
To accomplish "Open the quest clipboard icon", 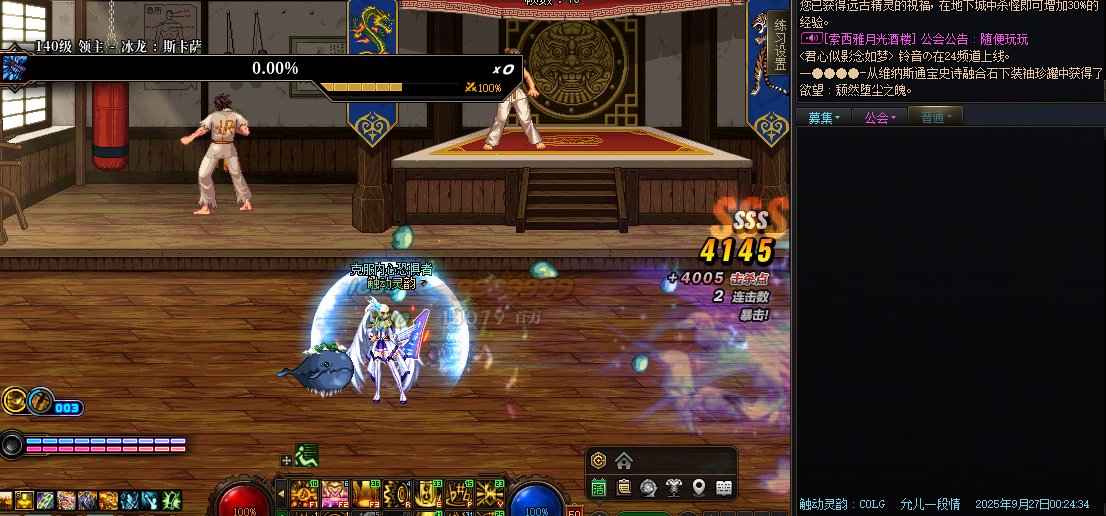I will tap(624, 488).
